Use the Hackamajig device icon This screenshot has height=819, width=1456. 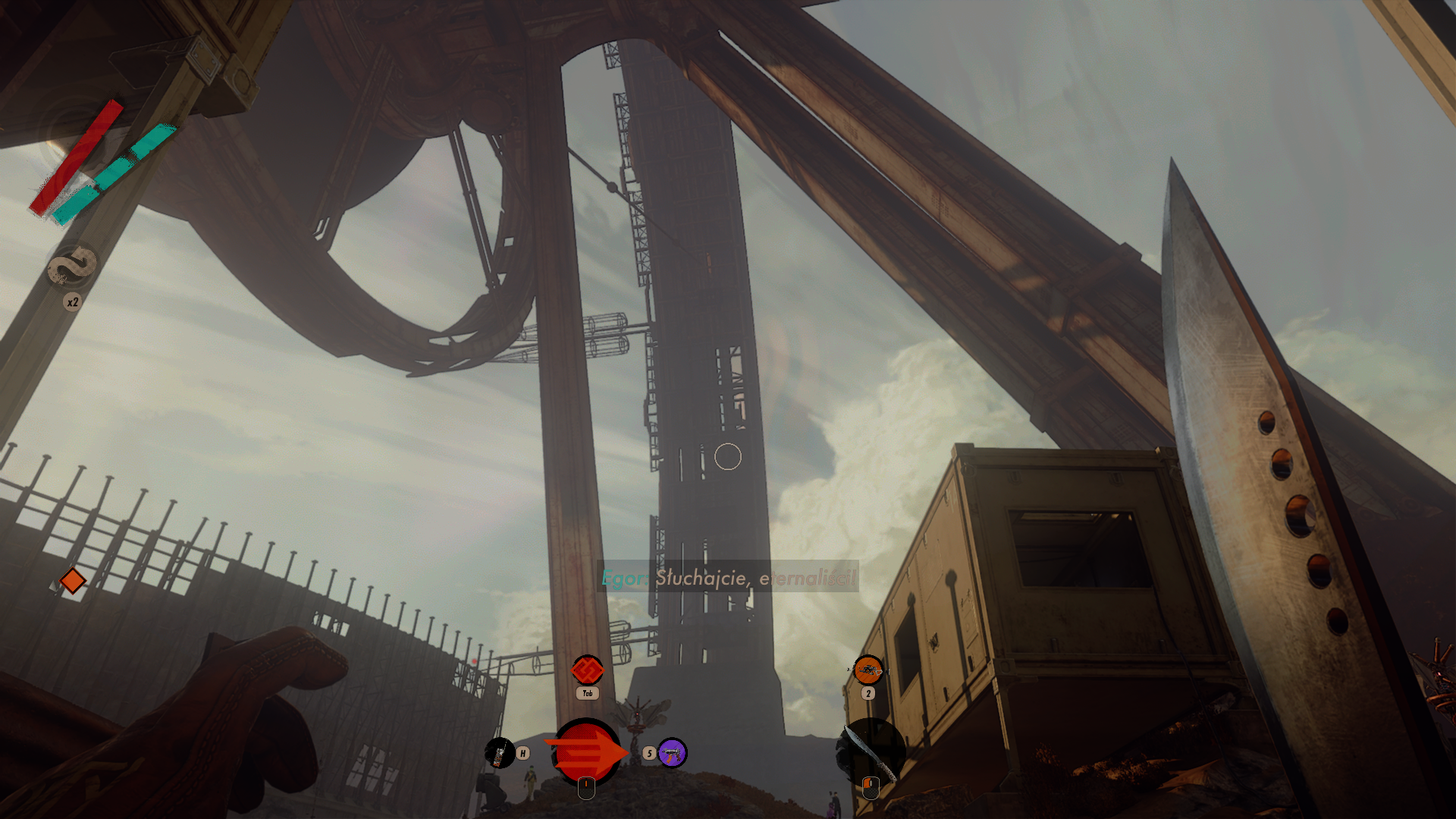(x=499, y=753)
